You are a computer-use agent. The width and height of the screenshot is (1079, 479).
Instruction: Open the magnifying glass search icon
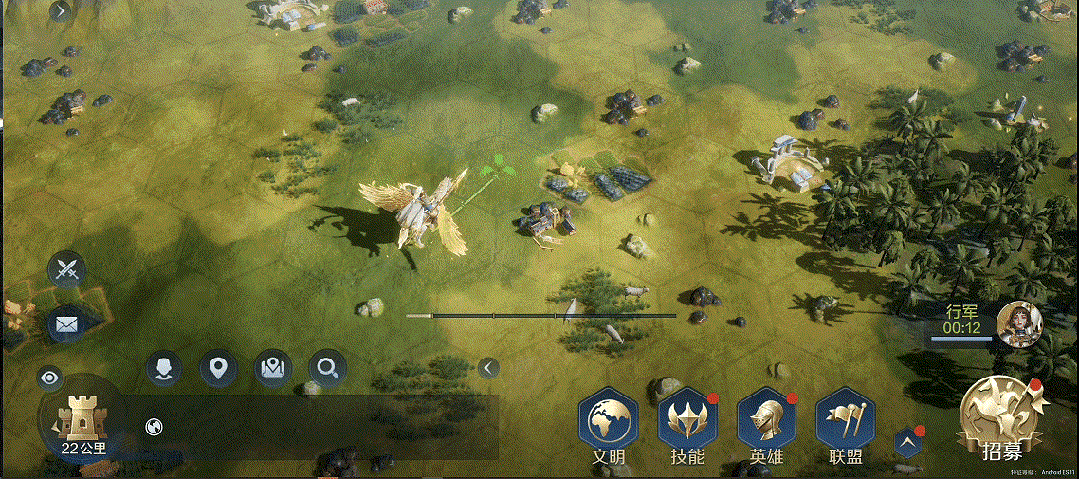[327, 369]
